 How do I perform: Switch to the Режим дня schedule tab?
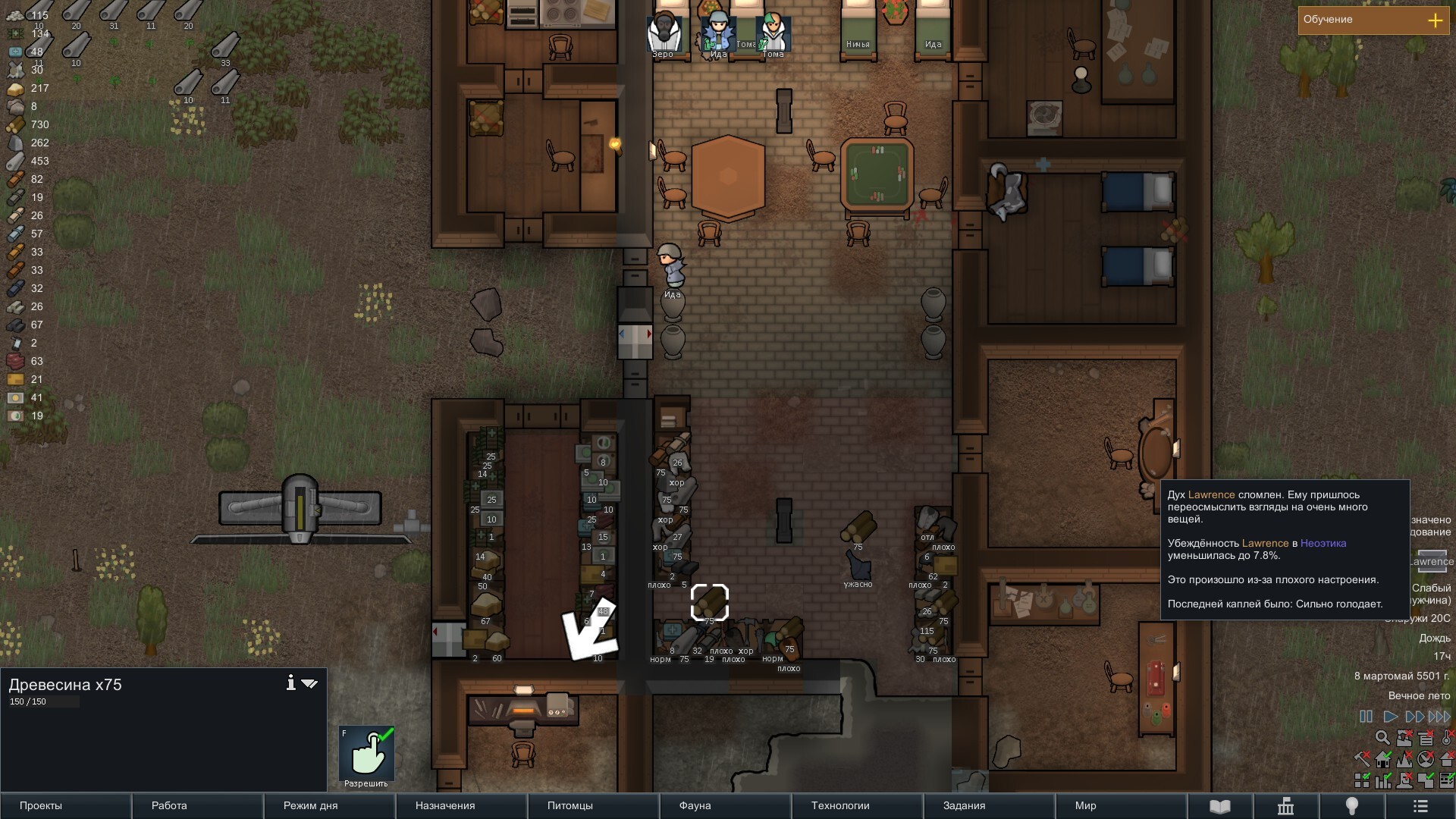click(329, 805)
